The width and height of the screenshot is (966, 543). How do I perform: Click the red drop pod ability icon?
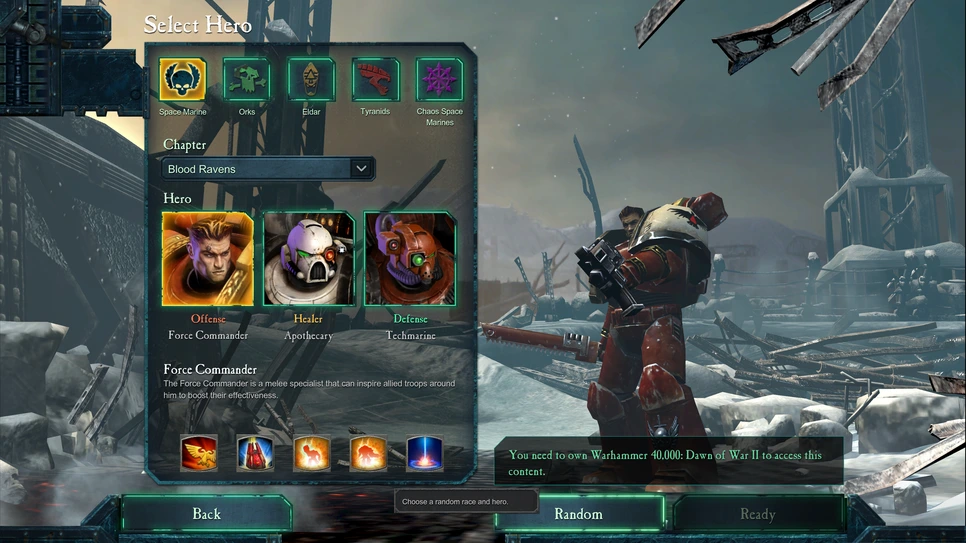pos(255,454)
